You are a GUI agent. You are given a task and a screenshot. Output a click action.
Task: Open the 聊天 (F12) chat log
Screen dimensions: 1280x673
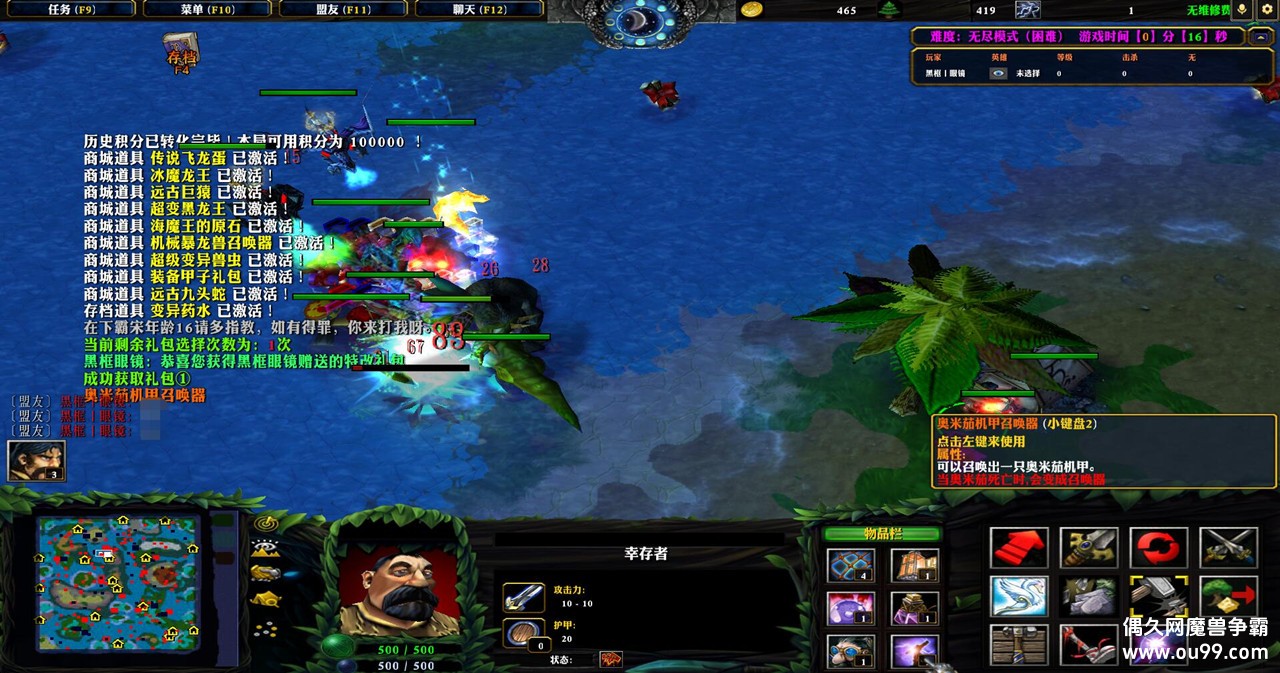[x=478, y=9]
